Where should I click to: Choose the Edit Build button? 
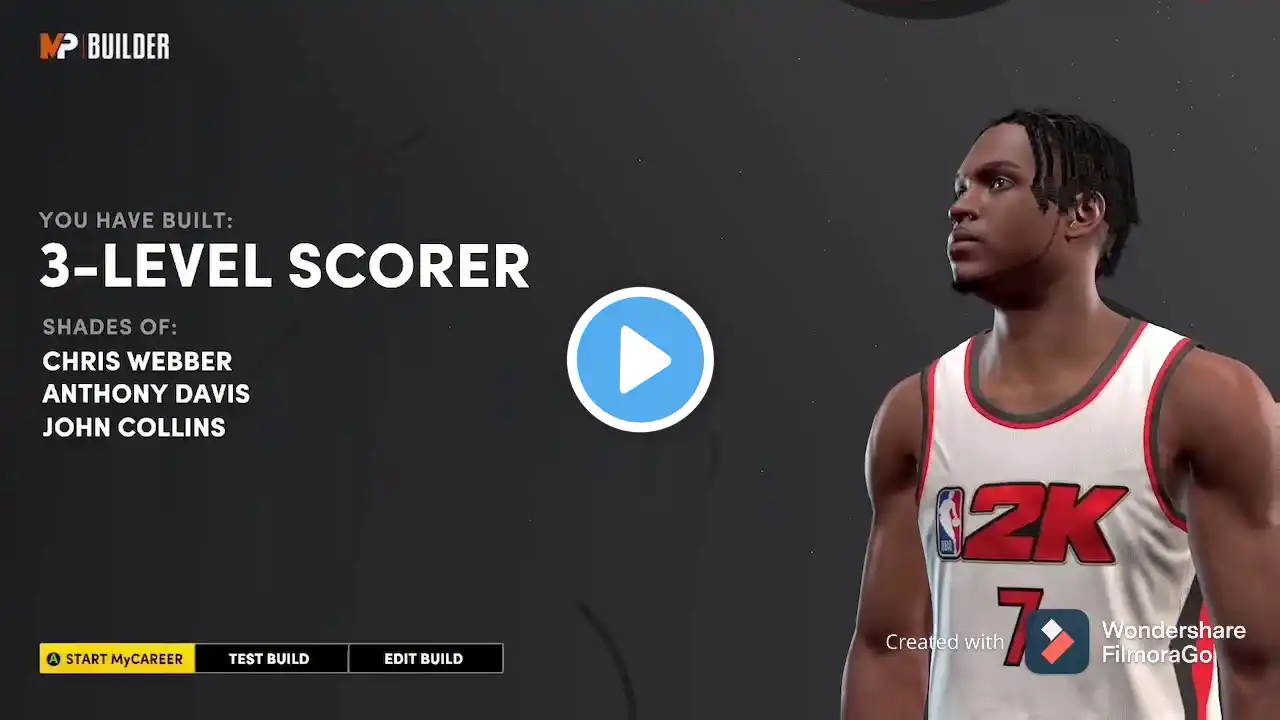coord(424,658)
